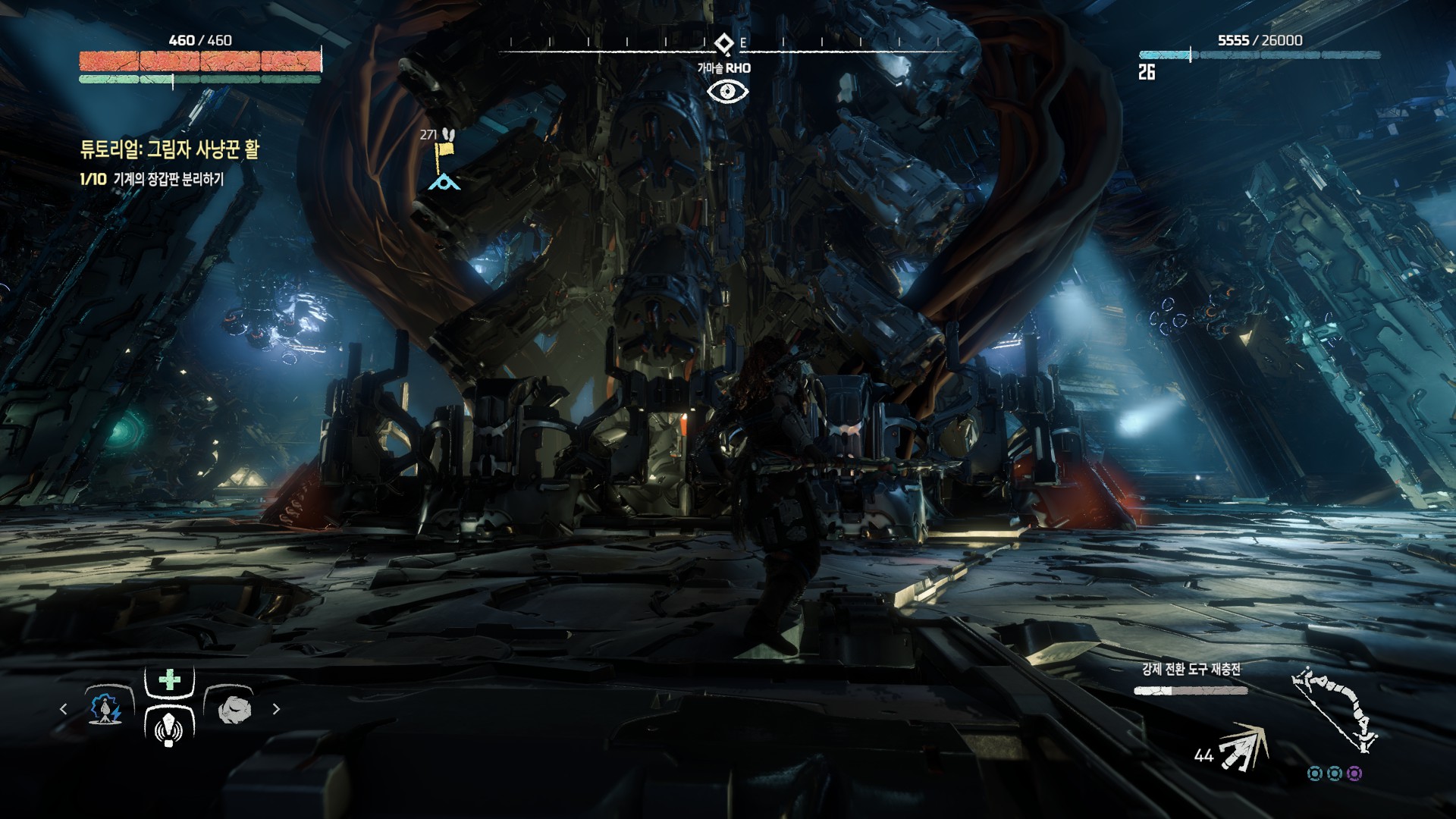
Task: Activate the lure call tool
Action: [169, 728]
